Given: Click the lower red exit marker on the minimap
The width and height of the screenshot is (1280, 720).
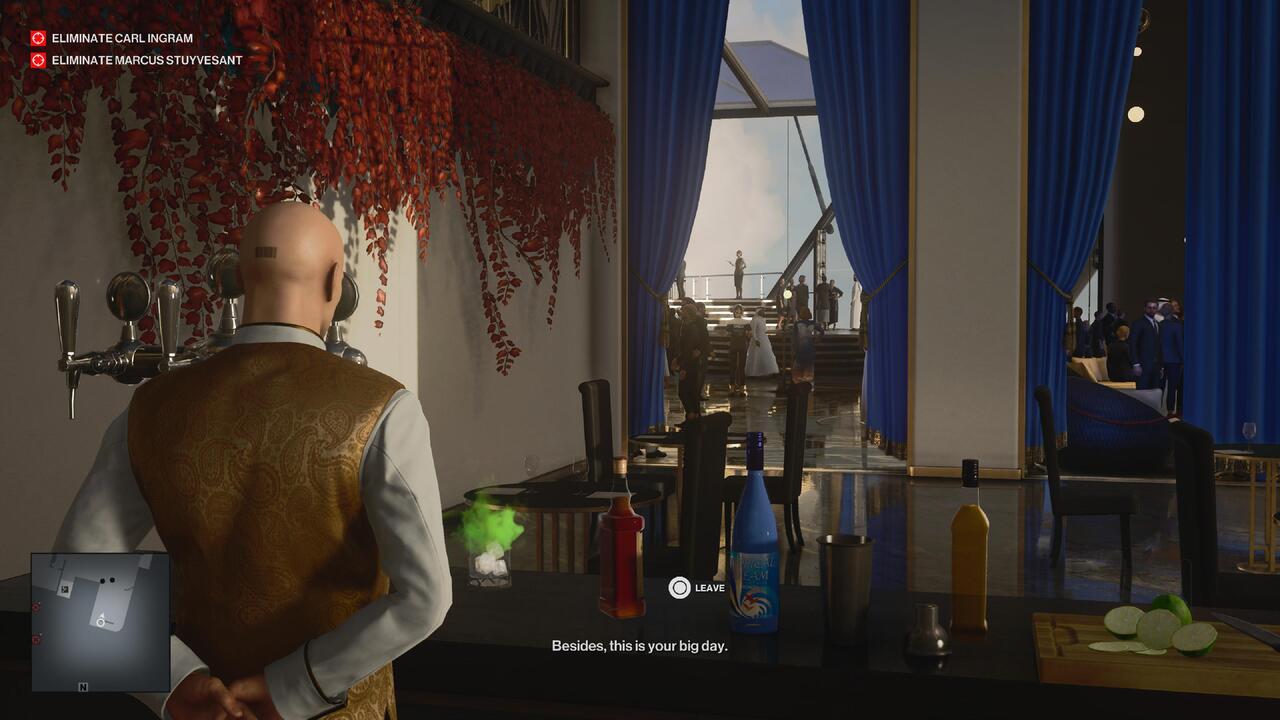Looking at the screenshot, I should (x=35, y=638).
